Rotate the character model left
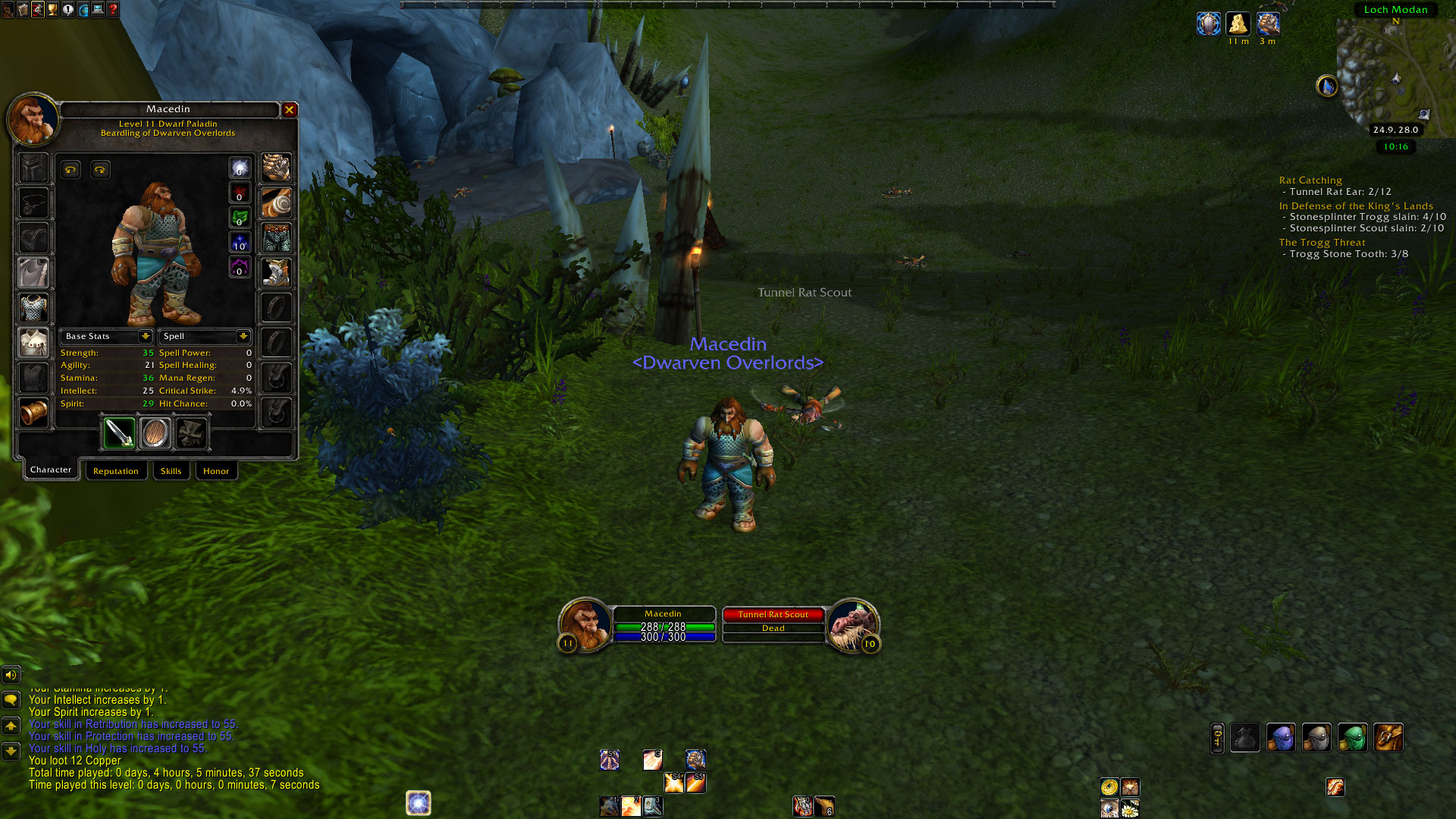The width and height of the screenshot is (1456, 819). [71, 170]
